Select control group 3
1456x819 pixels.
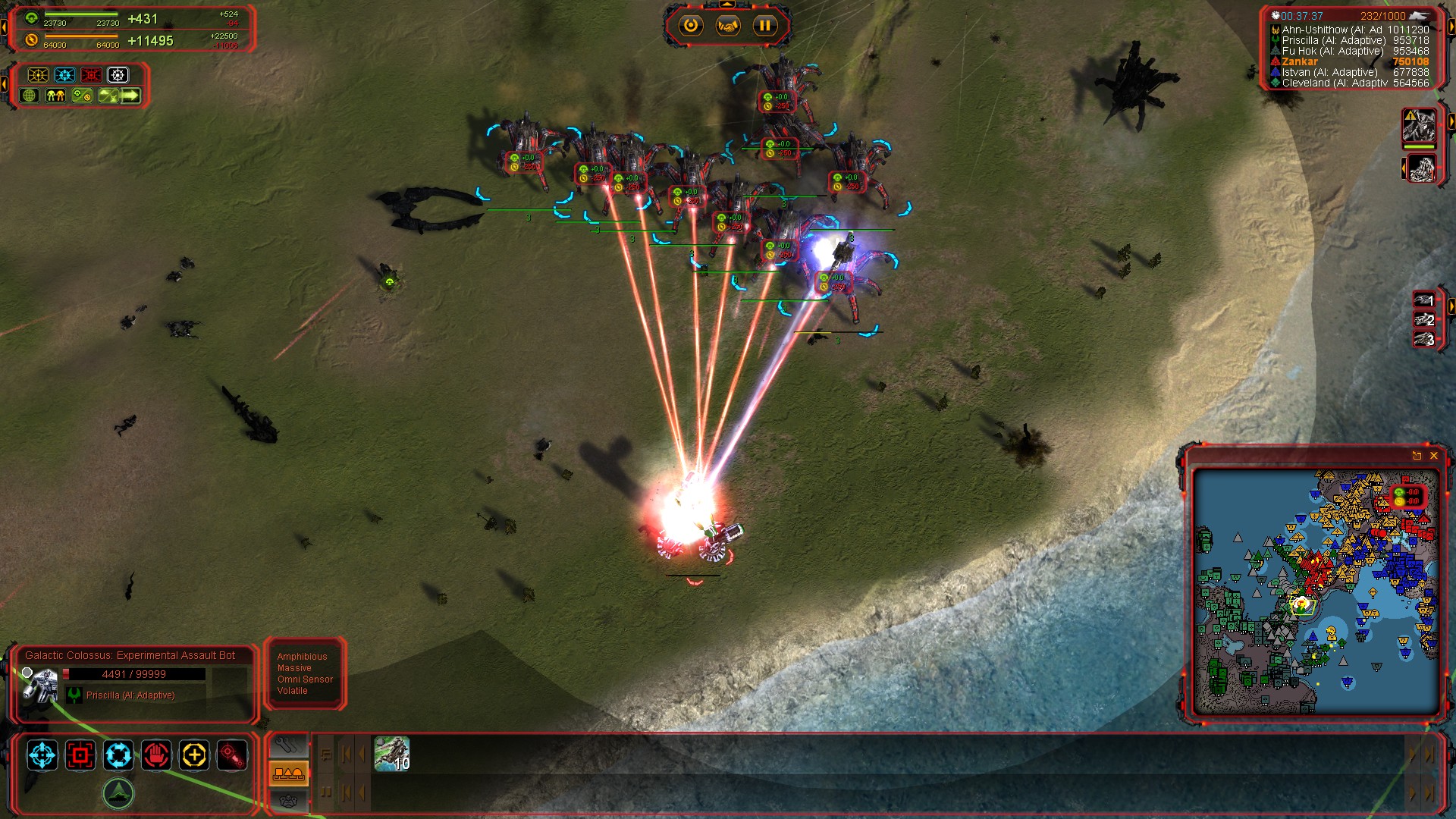point(1424,339)
